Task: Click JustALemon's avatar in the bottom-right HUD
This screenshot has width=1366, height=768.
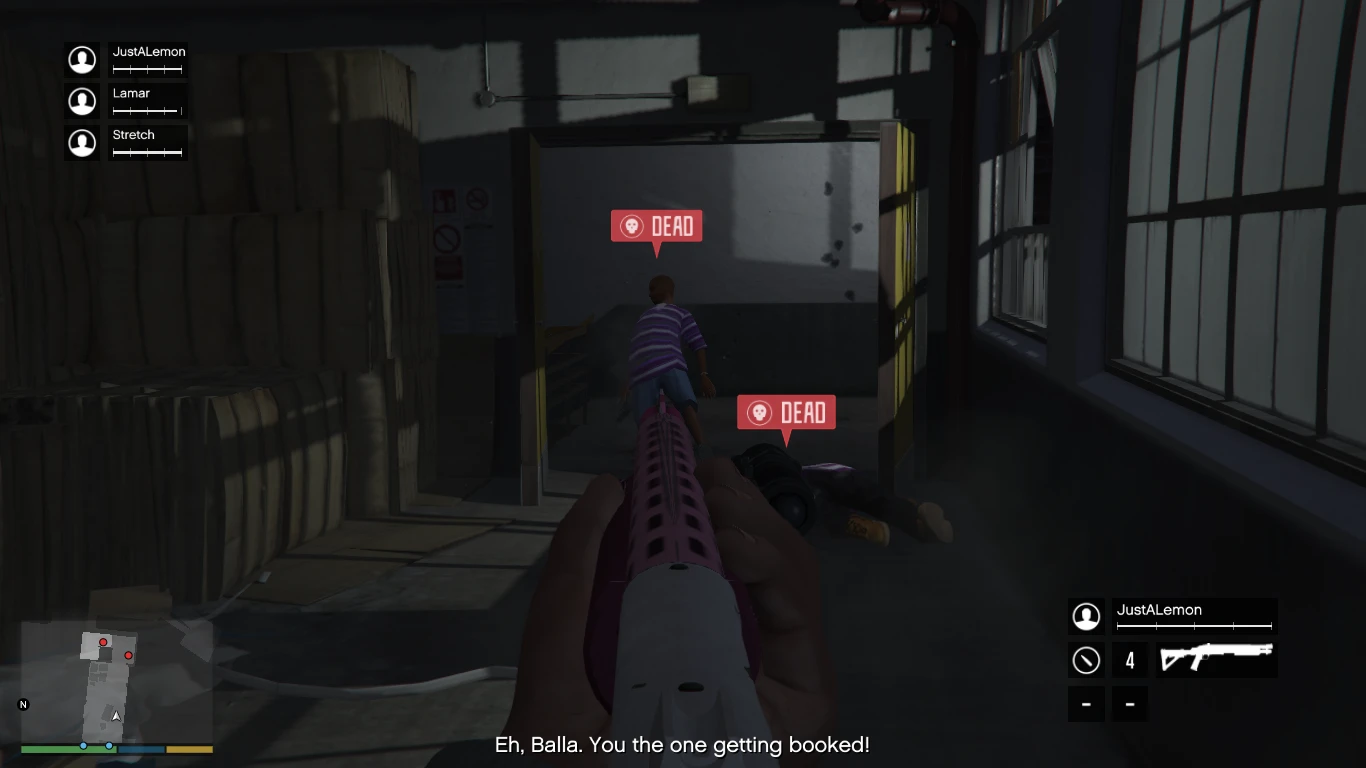Action: tap(1086, 616)
